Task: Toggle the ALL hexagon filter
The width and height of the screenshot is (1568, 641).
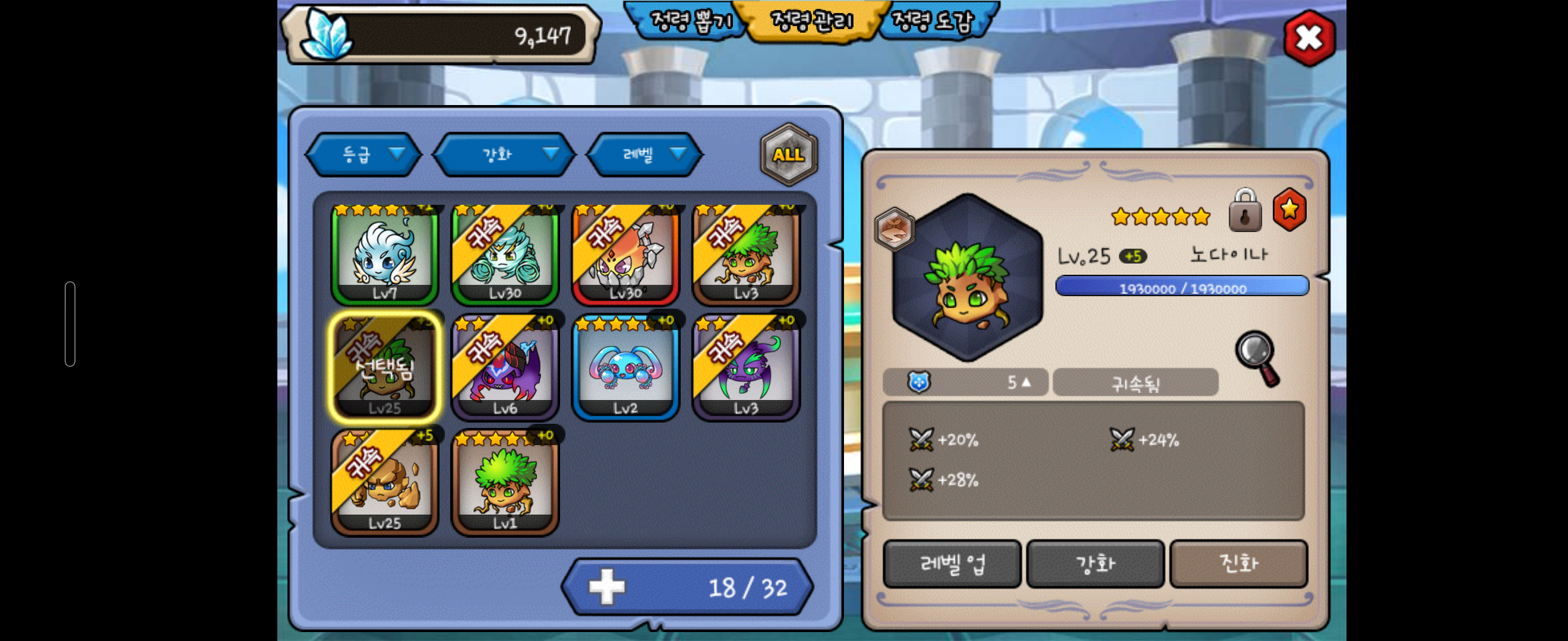Action: [x=788, y=154]
